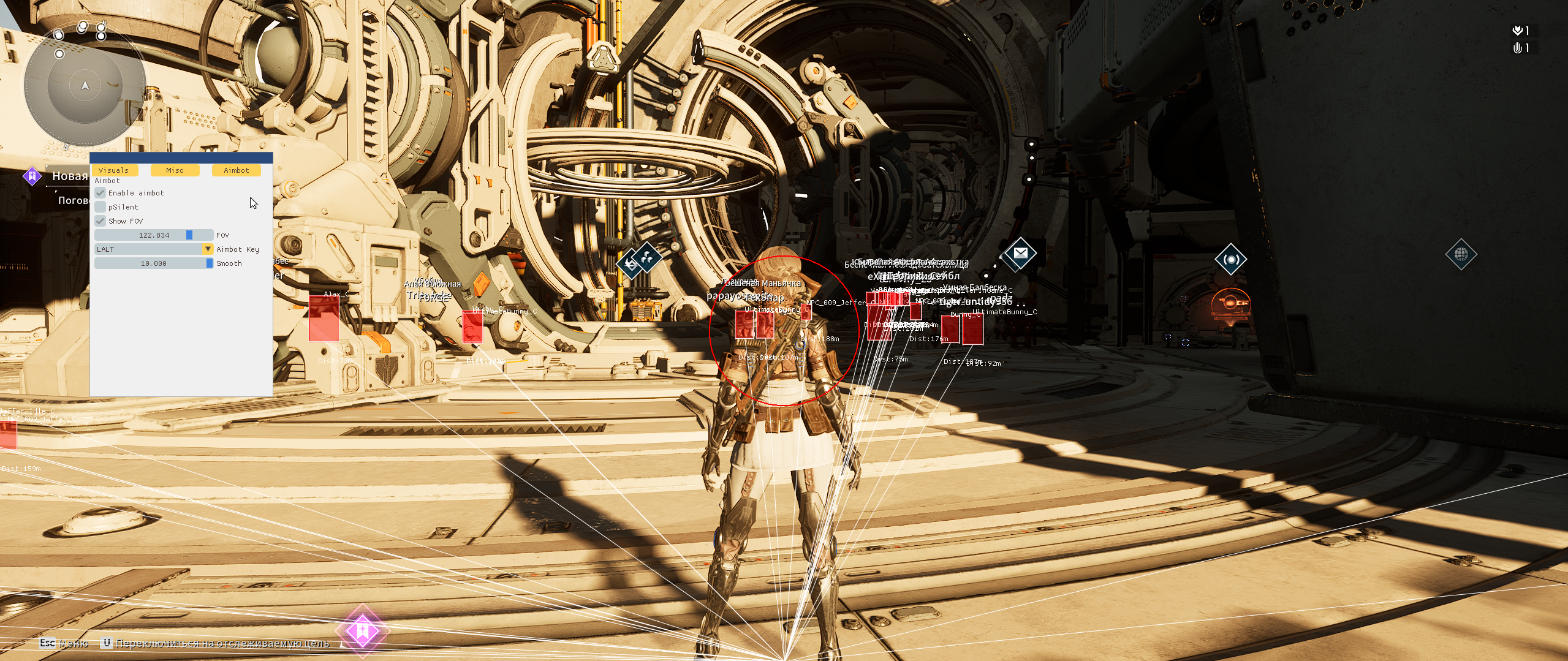Switch to the Visuals tab
Screen dimensions: 1568x661
pos(113,170)
